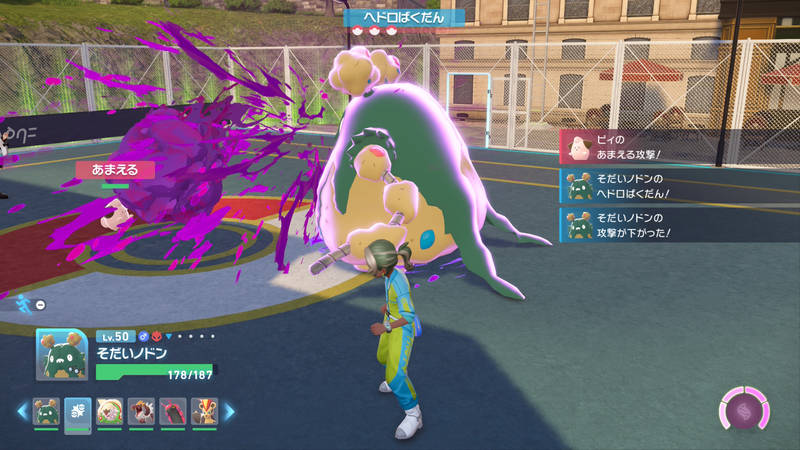Activate the purple Mega Evolution gauge icon

(744, 411)
